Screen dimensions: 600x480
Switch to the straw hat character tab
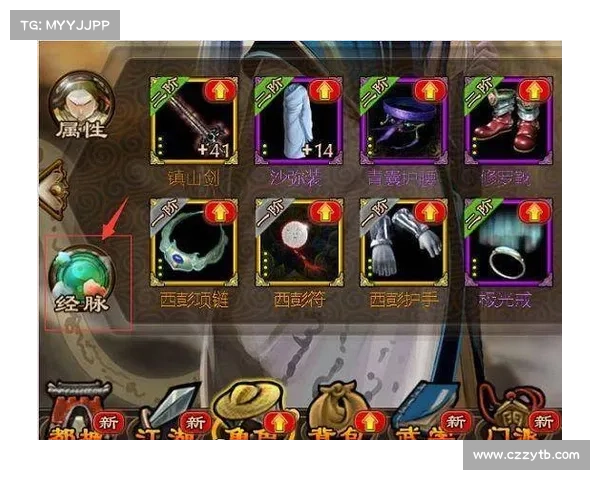[x=245, y=412]
